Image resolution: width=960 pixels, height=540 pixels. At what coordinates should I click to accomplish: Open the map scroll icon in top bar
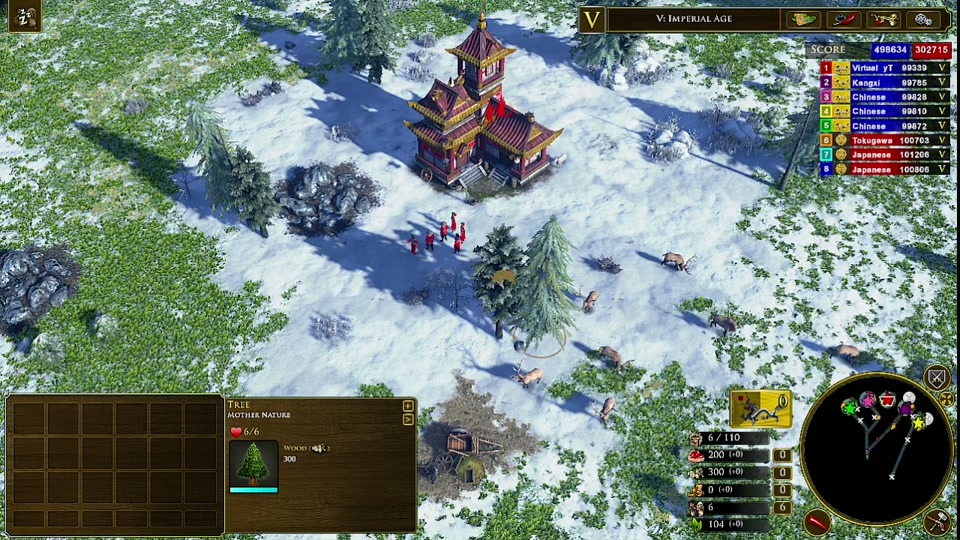pos(803,19)
